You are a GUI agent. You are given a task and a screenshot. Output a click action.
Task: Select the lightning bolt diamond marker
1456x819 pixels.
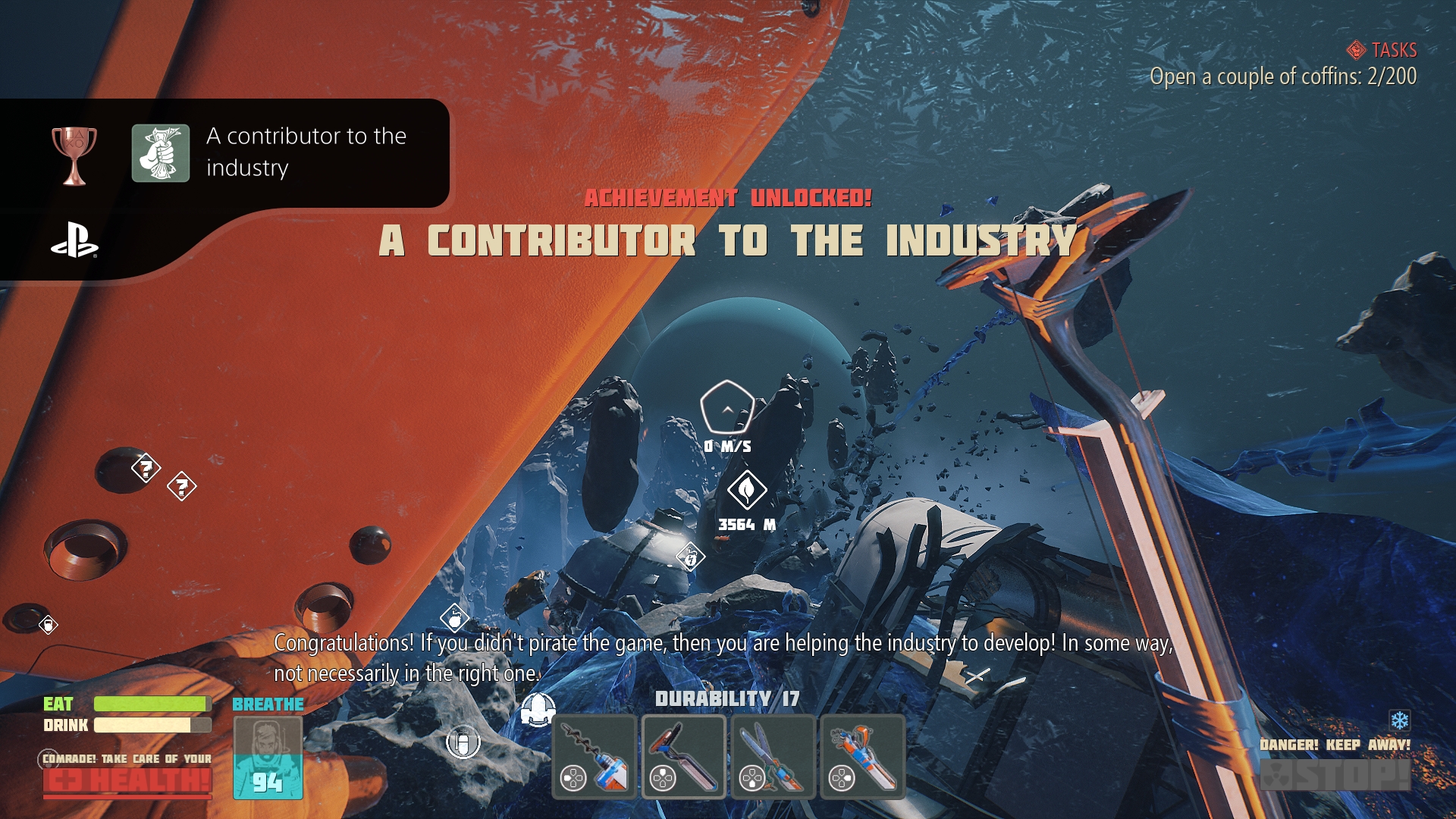[690, 558]
